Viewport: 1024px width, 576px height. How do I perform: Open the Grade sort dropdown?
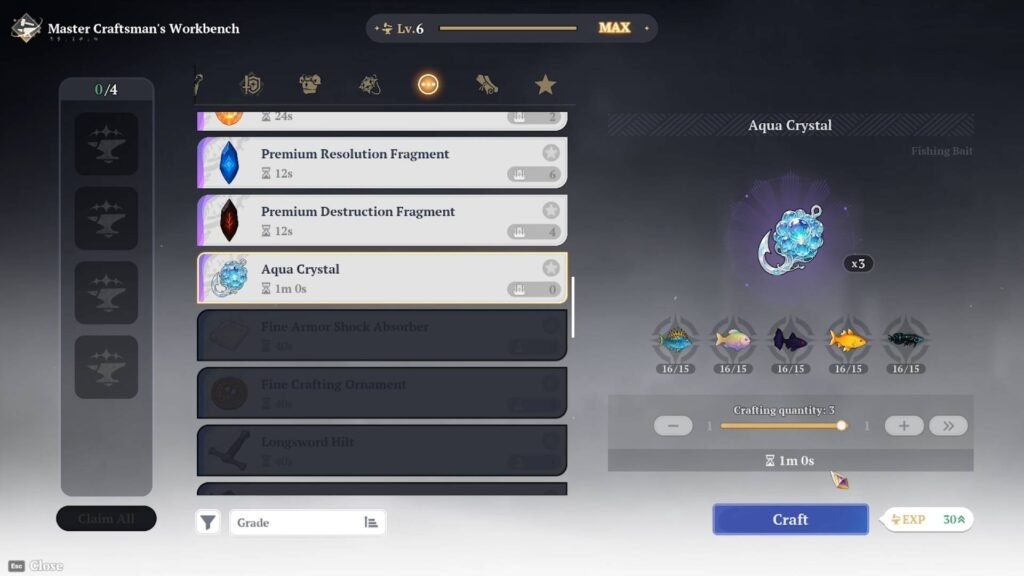(307, 522)
